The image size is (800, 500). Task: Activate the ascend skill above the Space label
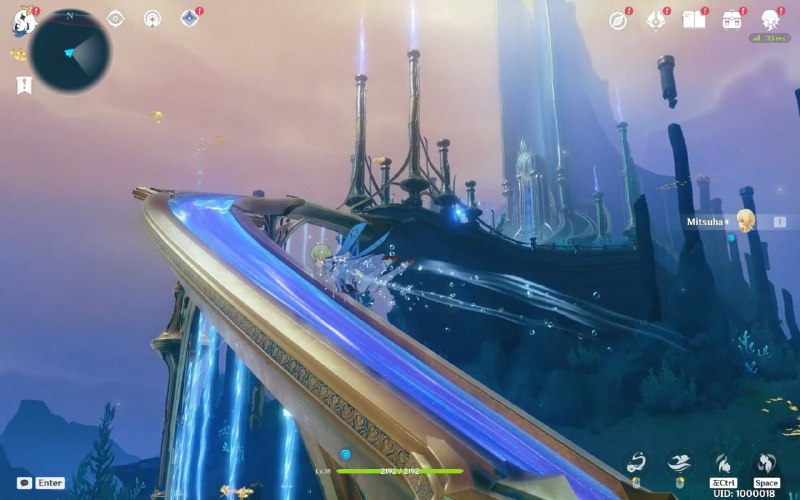click(x=765, y=461)
